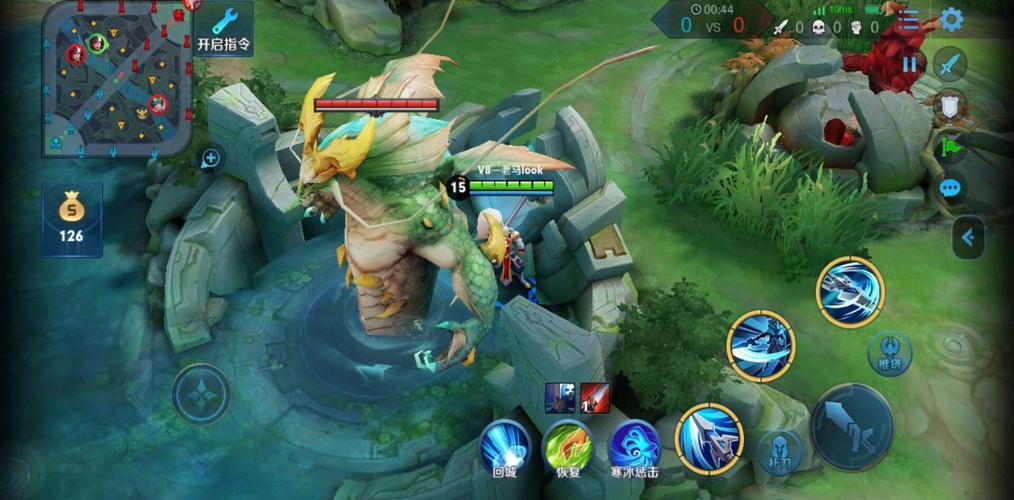
Task: Cast the 寒冰惩击 smite spell
Action: [634, 445]
